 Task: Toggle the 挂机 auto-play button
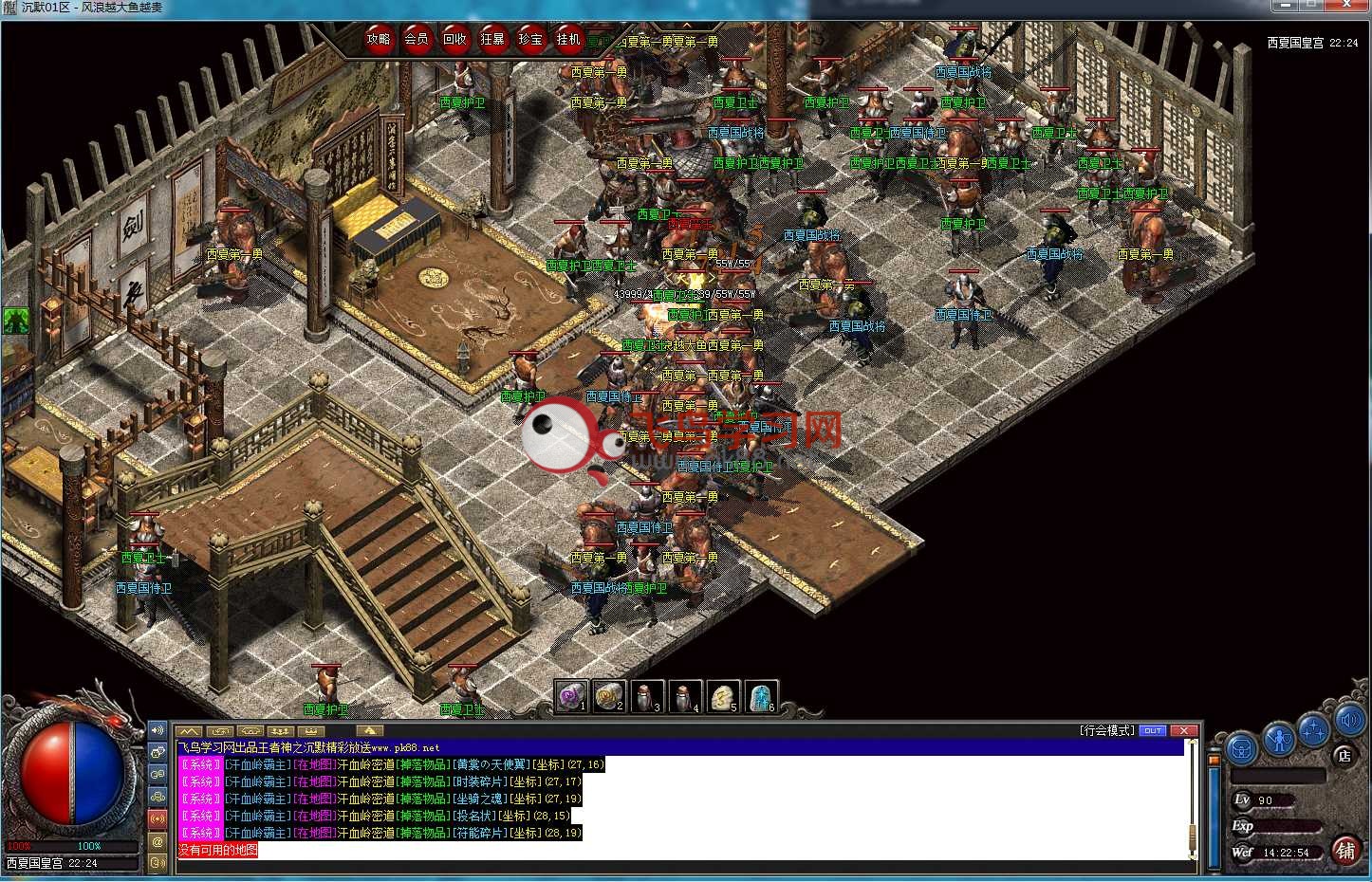tap(568, 40)
